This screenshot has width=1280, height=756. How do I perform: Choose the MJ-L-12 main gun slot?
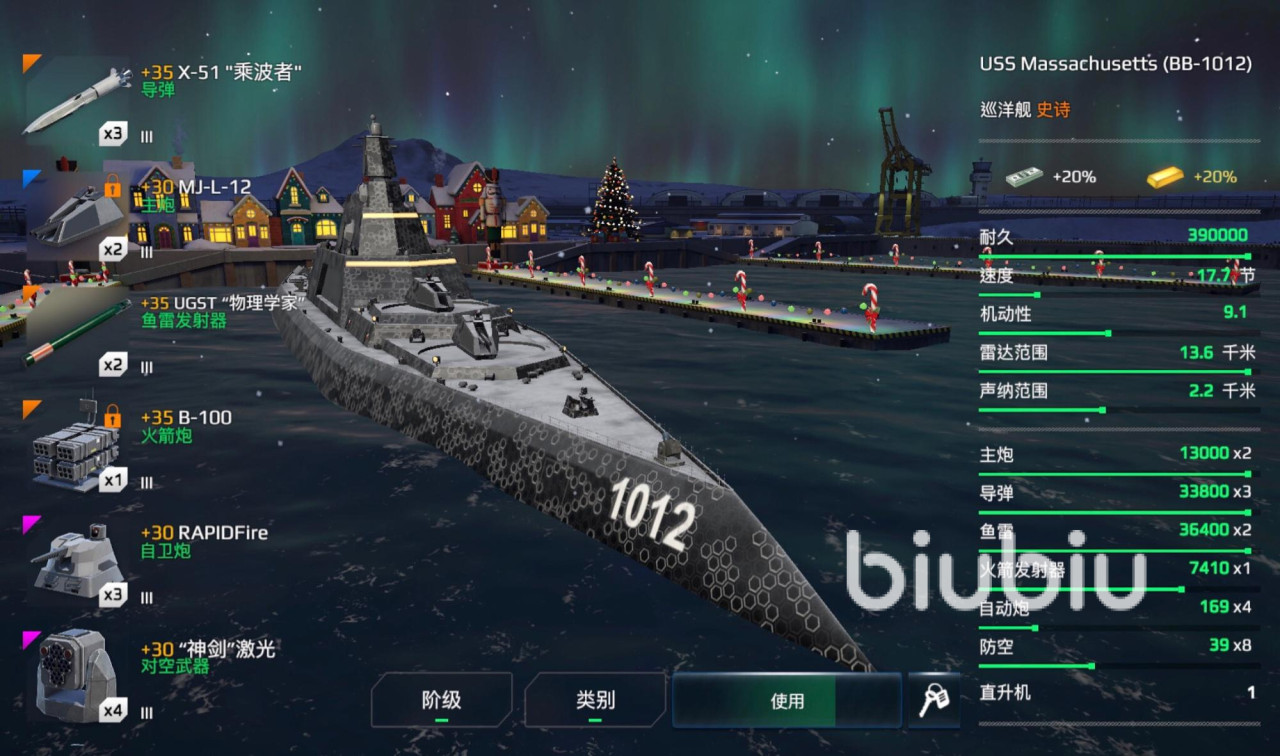point(77,216)
